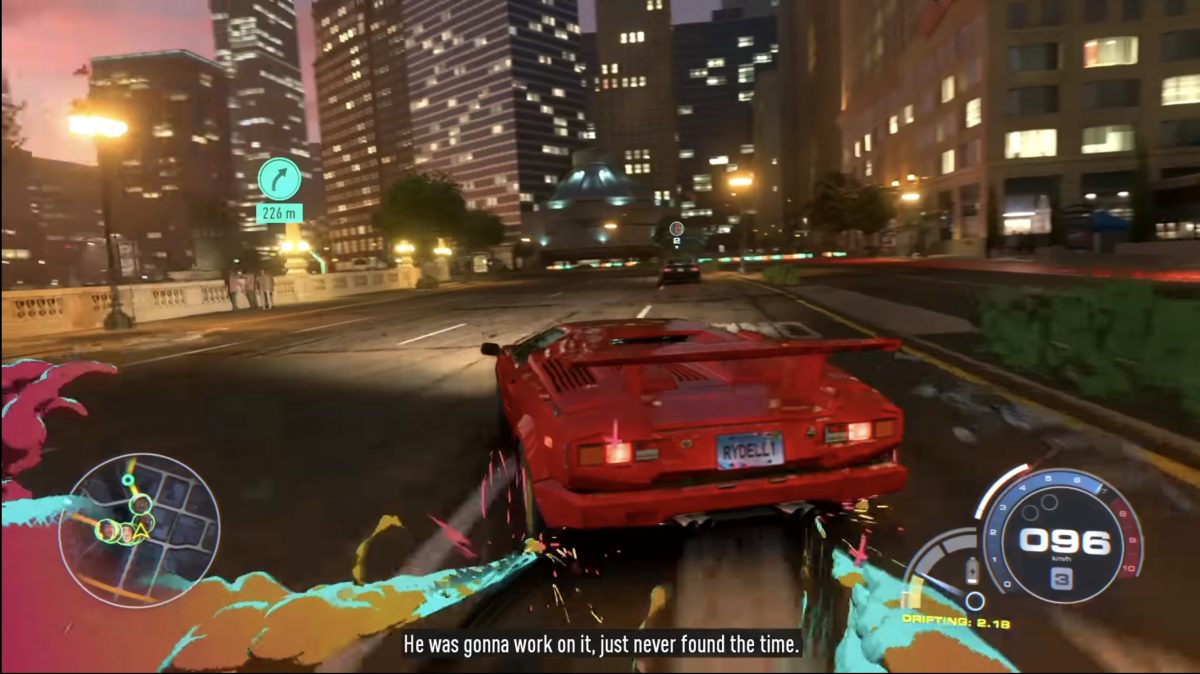Click the yellow player arrow on the minimap
1200x674 pixels.
[x=141, y=533]
